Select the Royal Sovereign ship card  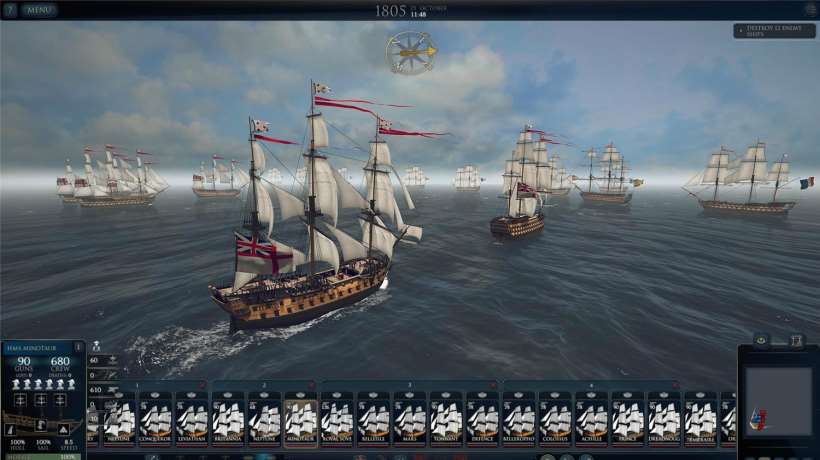(337, 418)
